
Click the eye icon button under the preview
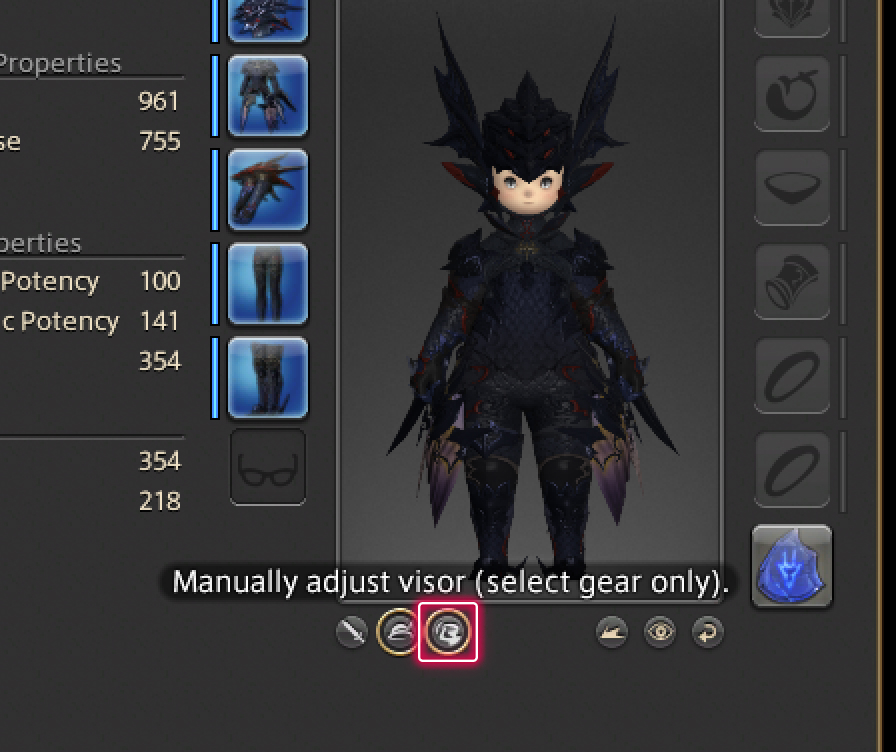660,632
